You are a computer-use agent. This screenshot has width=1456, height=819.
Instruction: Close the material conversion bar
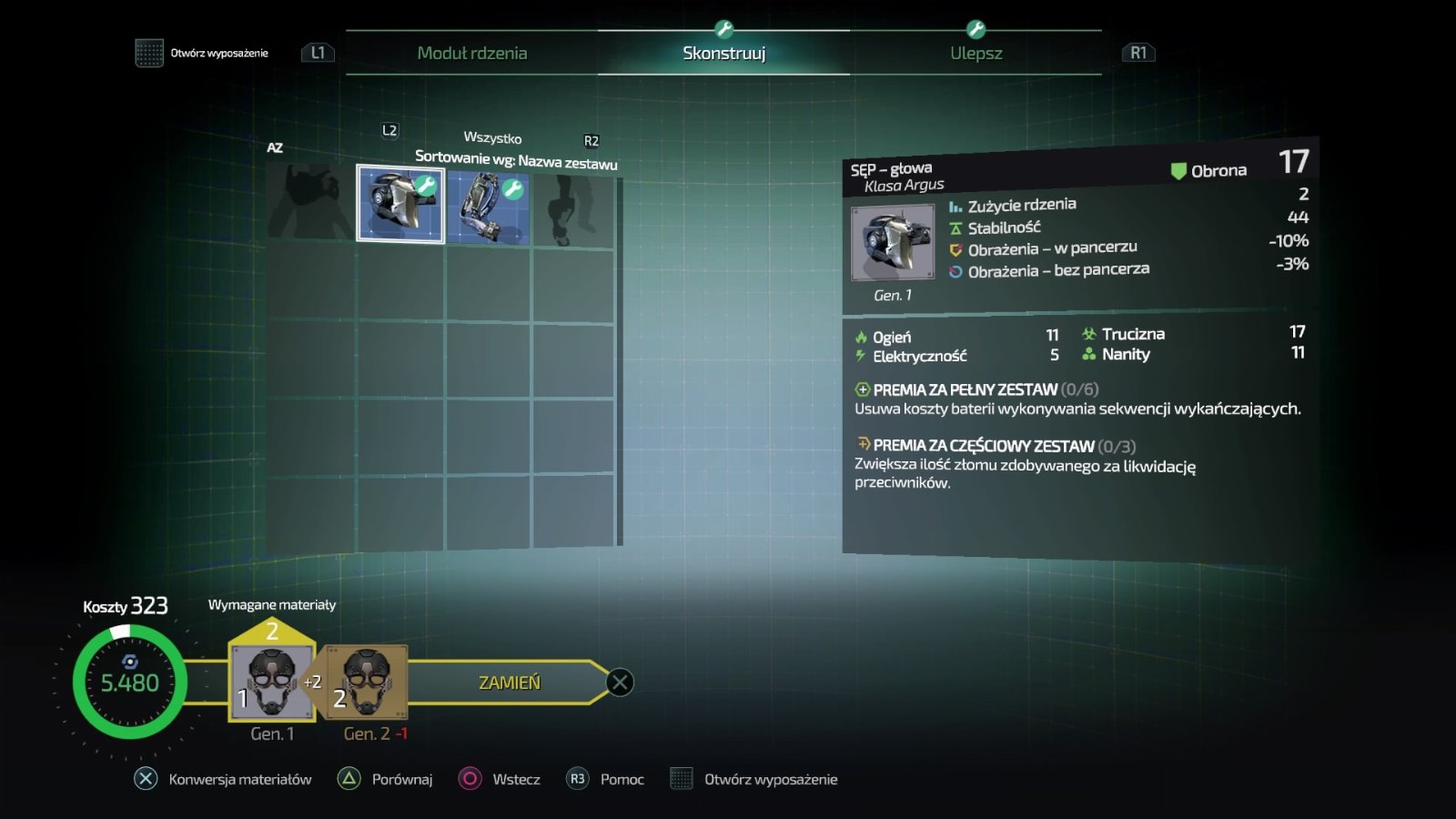point(620,682)
